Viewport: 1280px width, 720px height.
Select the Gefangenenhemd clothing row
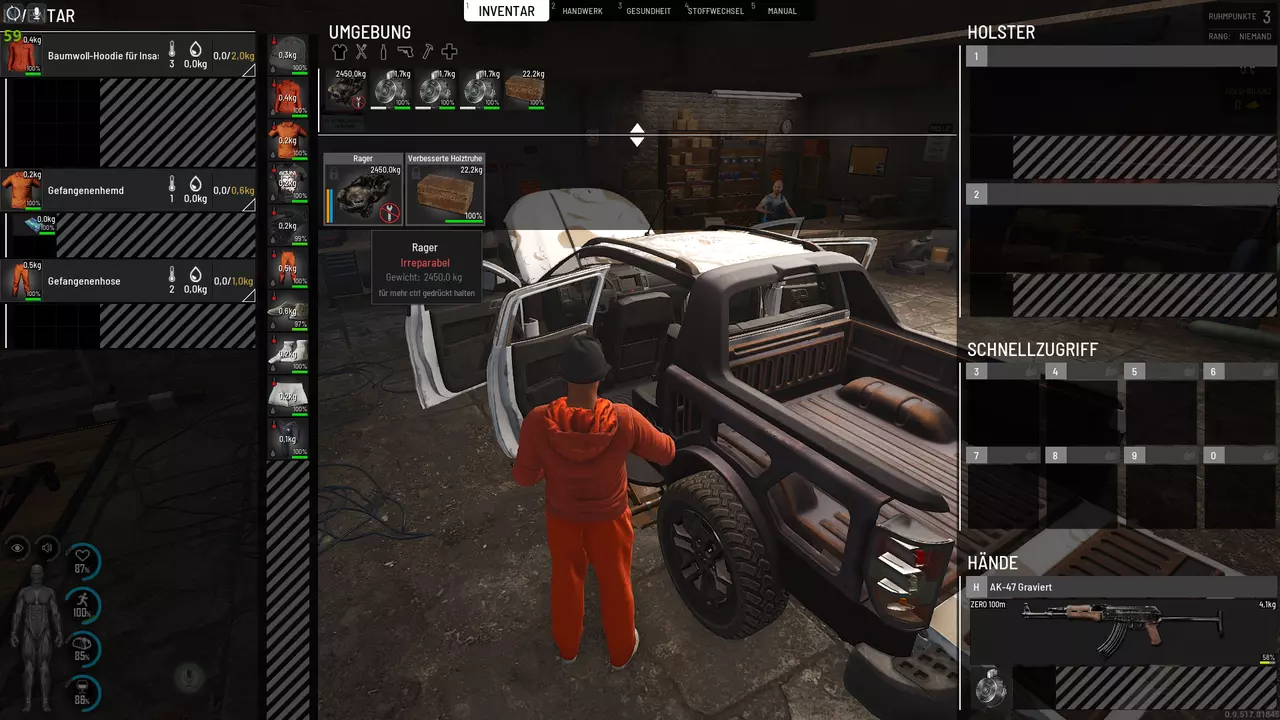pyautogui.click(x=128, y=190)
